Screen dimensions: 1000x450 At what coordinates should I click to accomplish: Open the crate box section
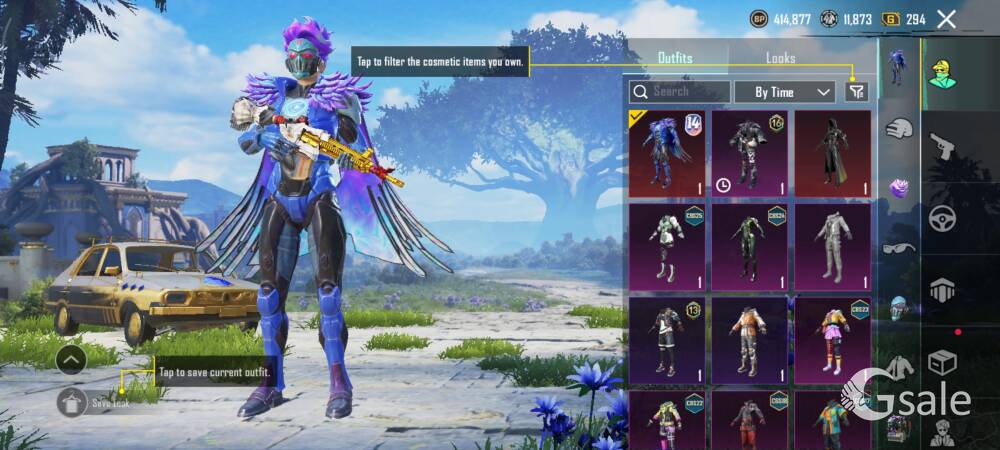click(x=942, y=361)
